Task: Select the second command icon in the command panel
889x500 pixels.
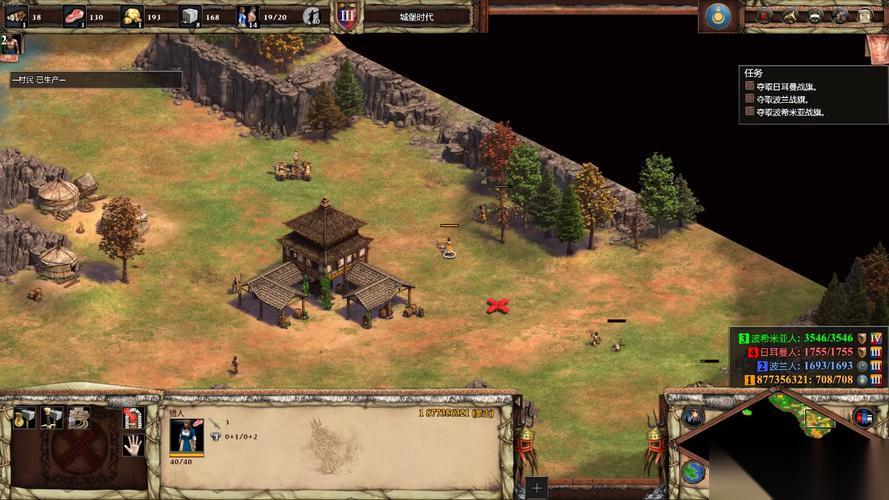Action: coord(51,418)
